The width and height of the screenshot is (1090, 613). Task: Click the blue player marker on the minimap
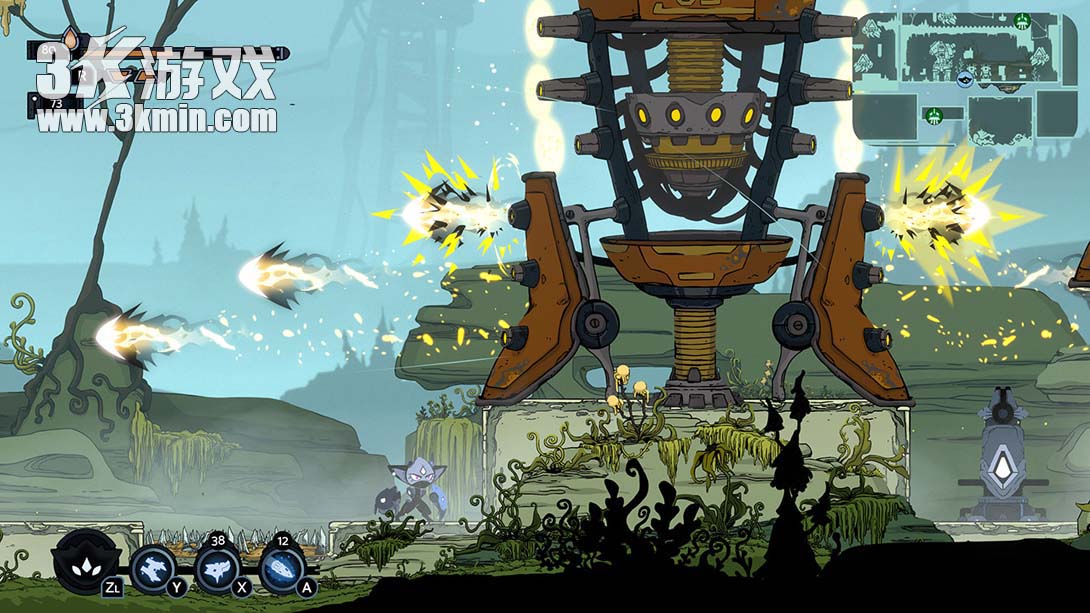click(965, 79)
